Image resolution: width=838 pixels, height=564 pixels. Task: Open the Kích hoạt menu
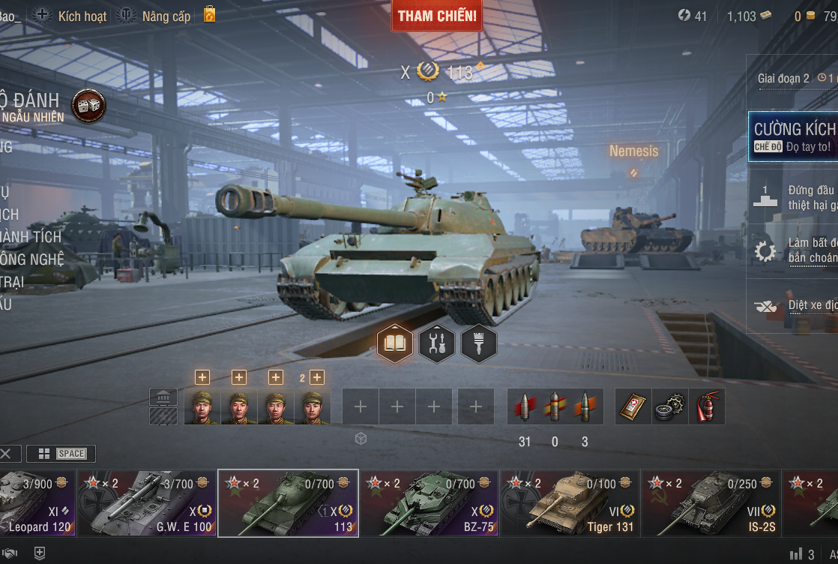click(71, 16)
